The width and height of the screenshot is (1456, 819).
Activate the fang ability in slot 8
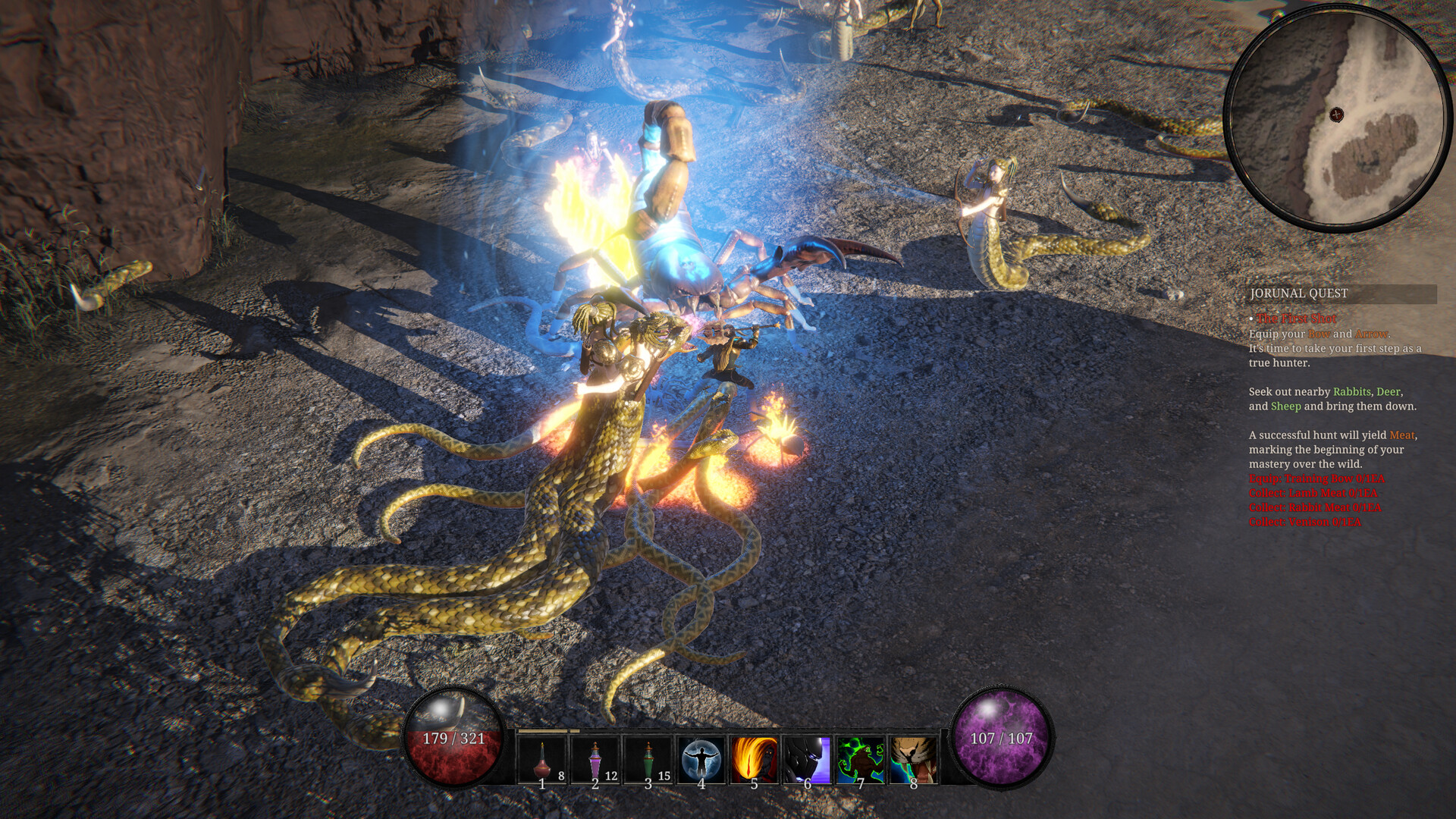tap(913, 761)
